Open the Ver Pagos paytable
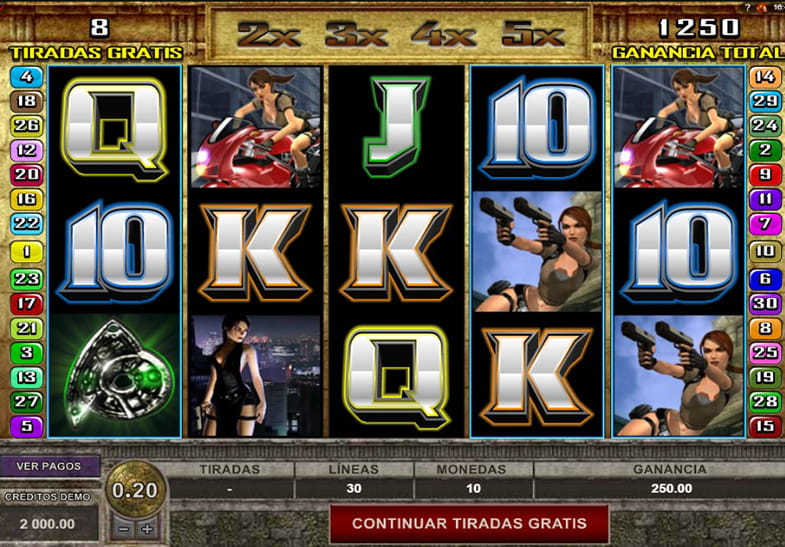Viewport: 785px width, 547px height. tap(50, 467)
